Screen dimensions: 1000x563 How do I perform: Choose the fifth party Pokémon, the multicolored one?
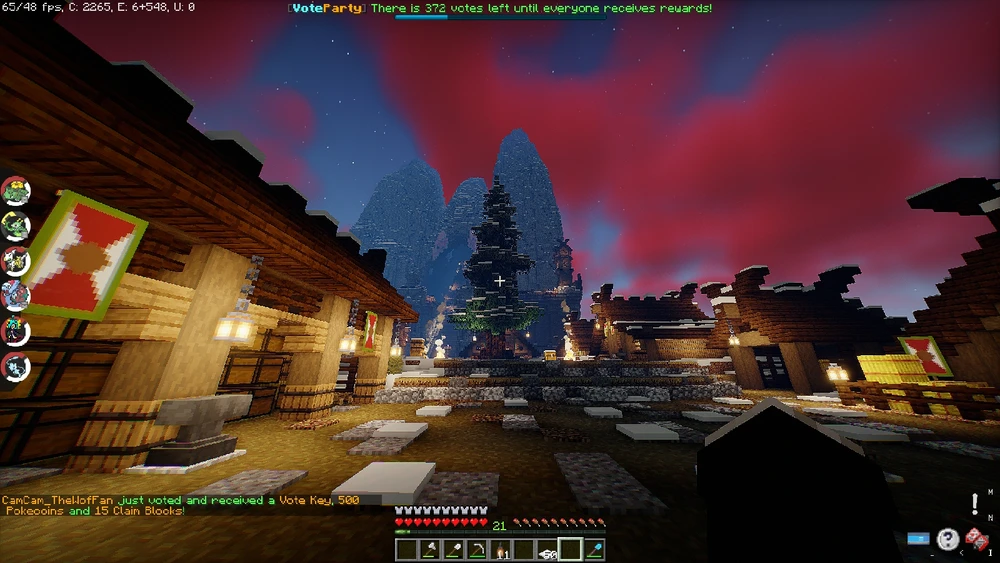[x=16, y=330]
